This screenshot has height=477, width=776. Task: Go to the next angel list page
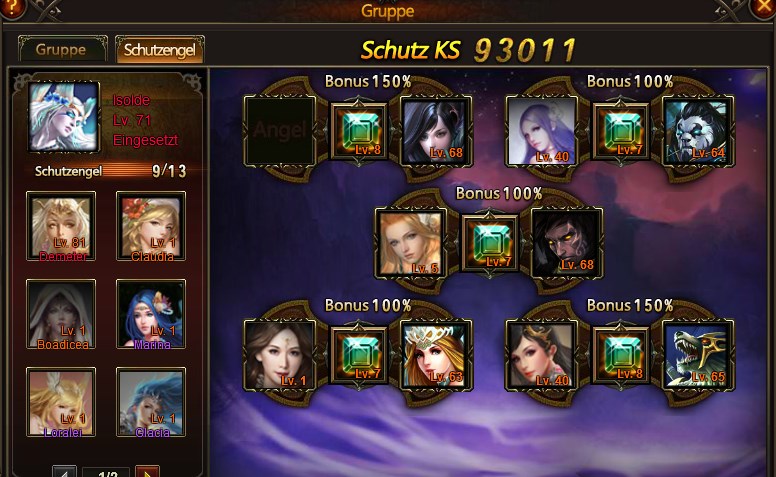tap(147, 472)
